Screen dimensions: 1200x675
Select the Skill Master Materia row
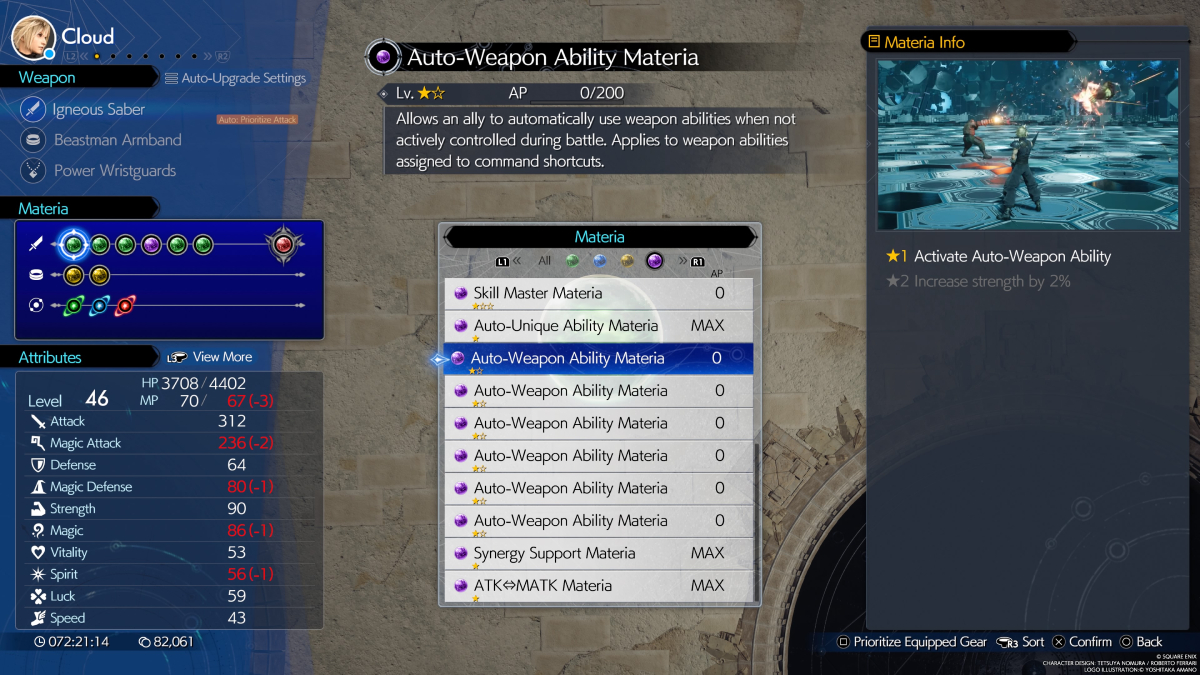598,293
